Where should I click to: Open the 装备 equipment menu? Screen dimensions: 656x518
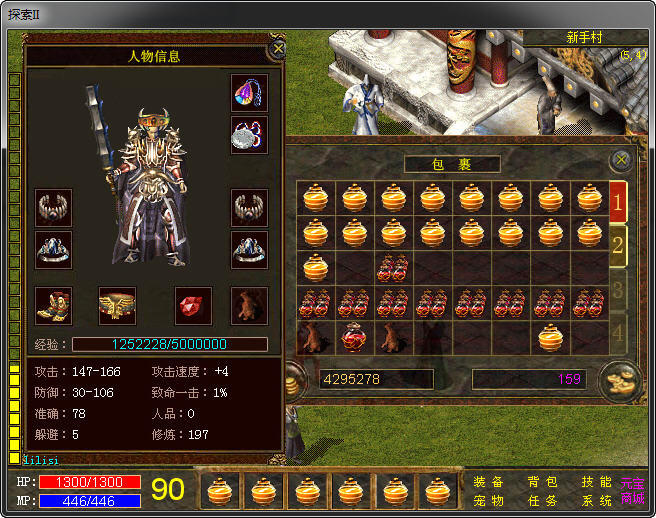pyautogui.click(x=489, y=482)
